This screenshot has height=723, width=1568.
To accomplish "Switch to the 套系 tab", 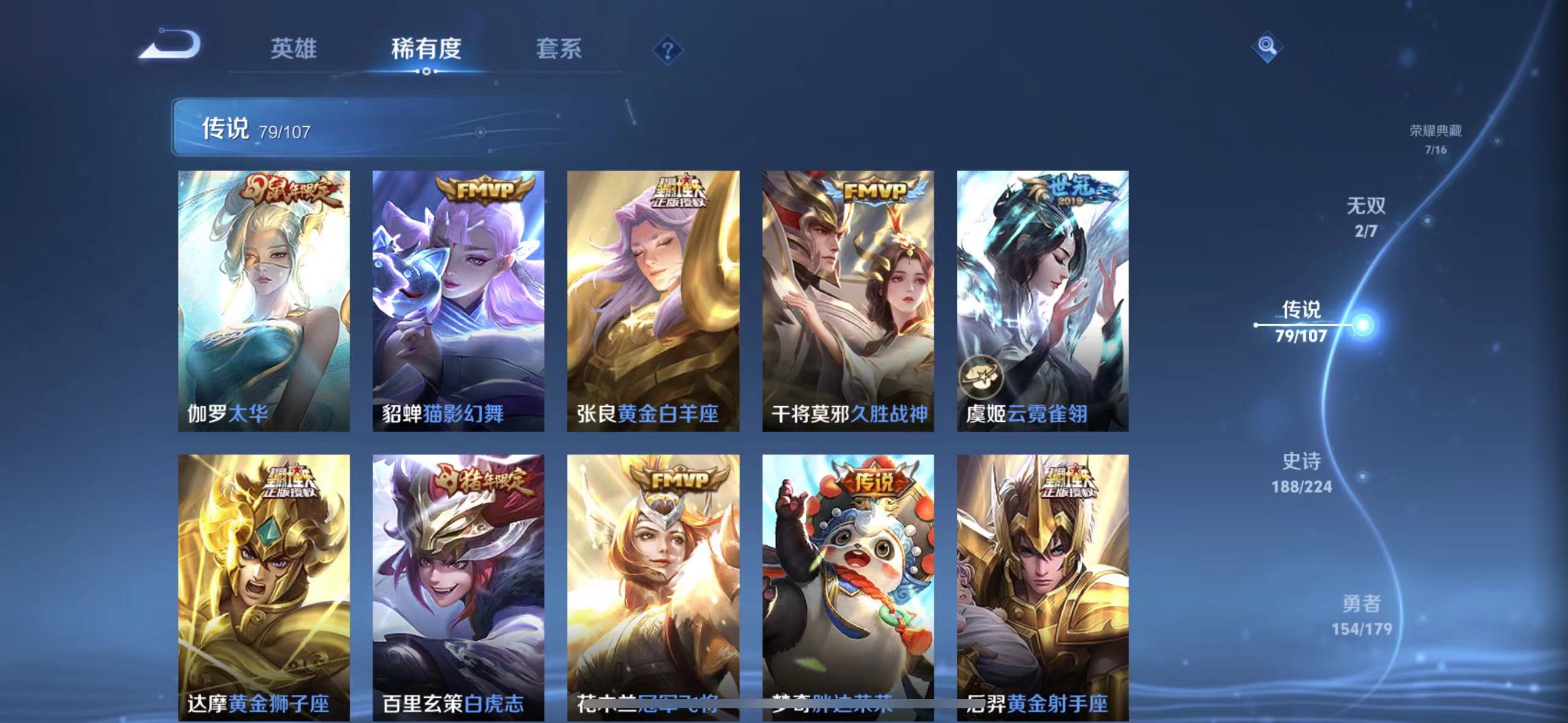I will [x=559, y=49].
